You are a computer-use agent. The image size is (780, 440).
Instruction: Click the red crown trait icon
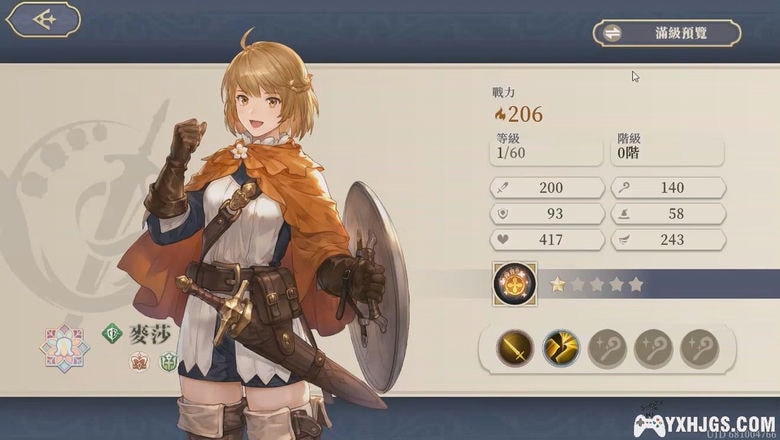(x=138, y=362)
